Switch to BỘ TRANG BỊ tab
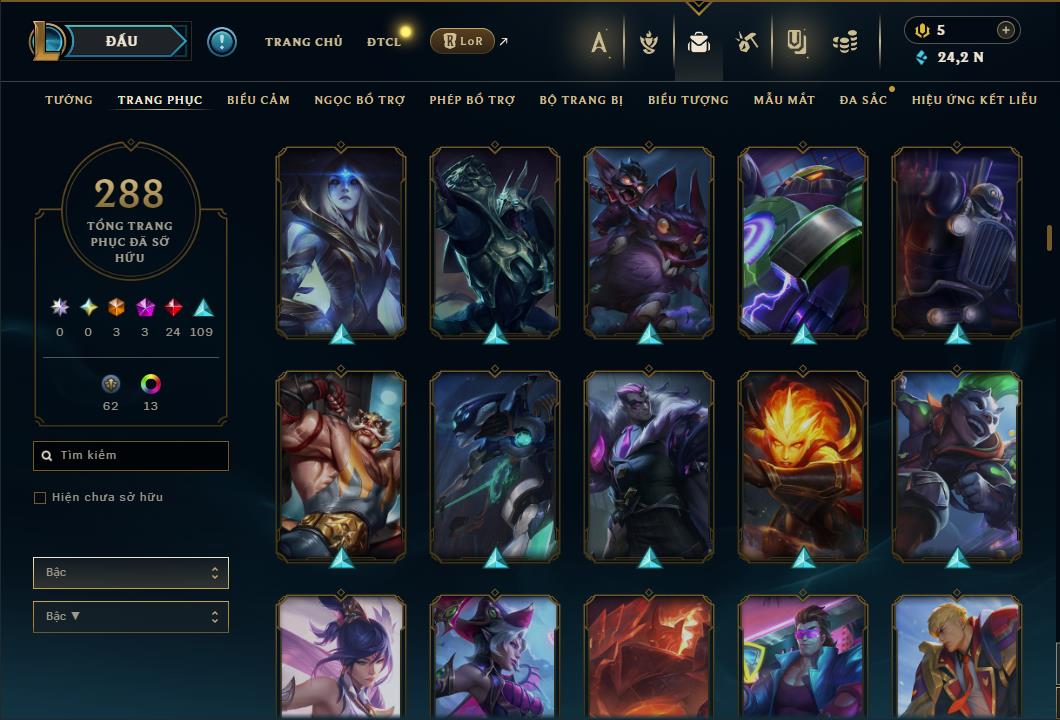Image resolution: width=1060 pixels, height=720 pixels. (581, 100)
